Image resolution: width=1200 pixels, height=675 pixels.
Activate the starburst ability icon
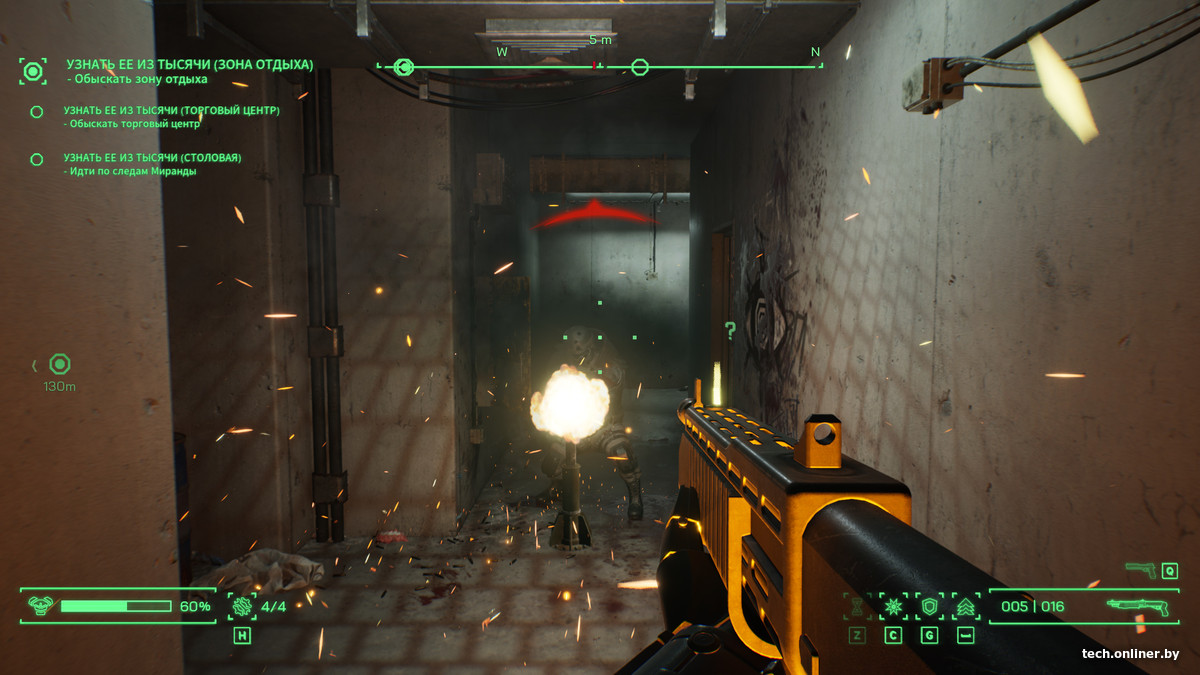[x=893, y=606]
